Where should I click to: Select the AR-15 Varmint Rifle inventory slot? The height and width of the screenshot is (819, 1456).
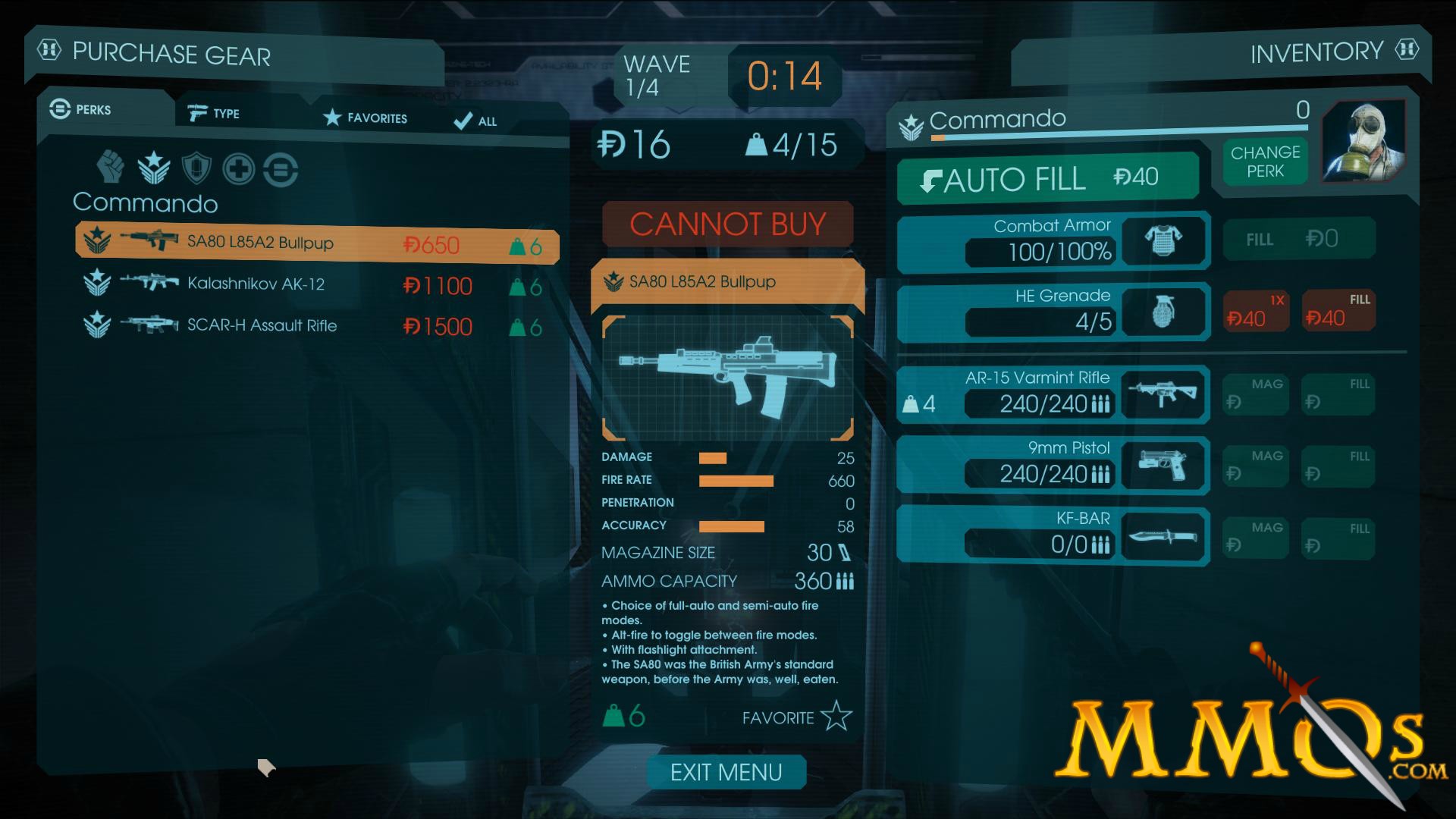1053,394
